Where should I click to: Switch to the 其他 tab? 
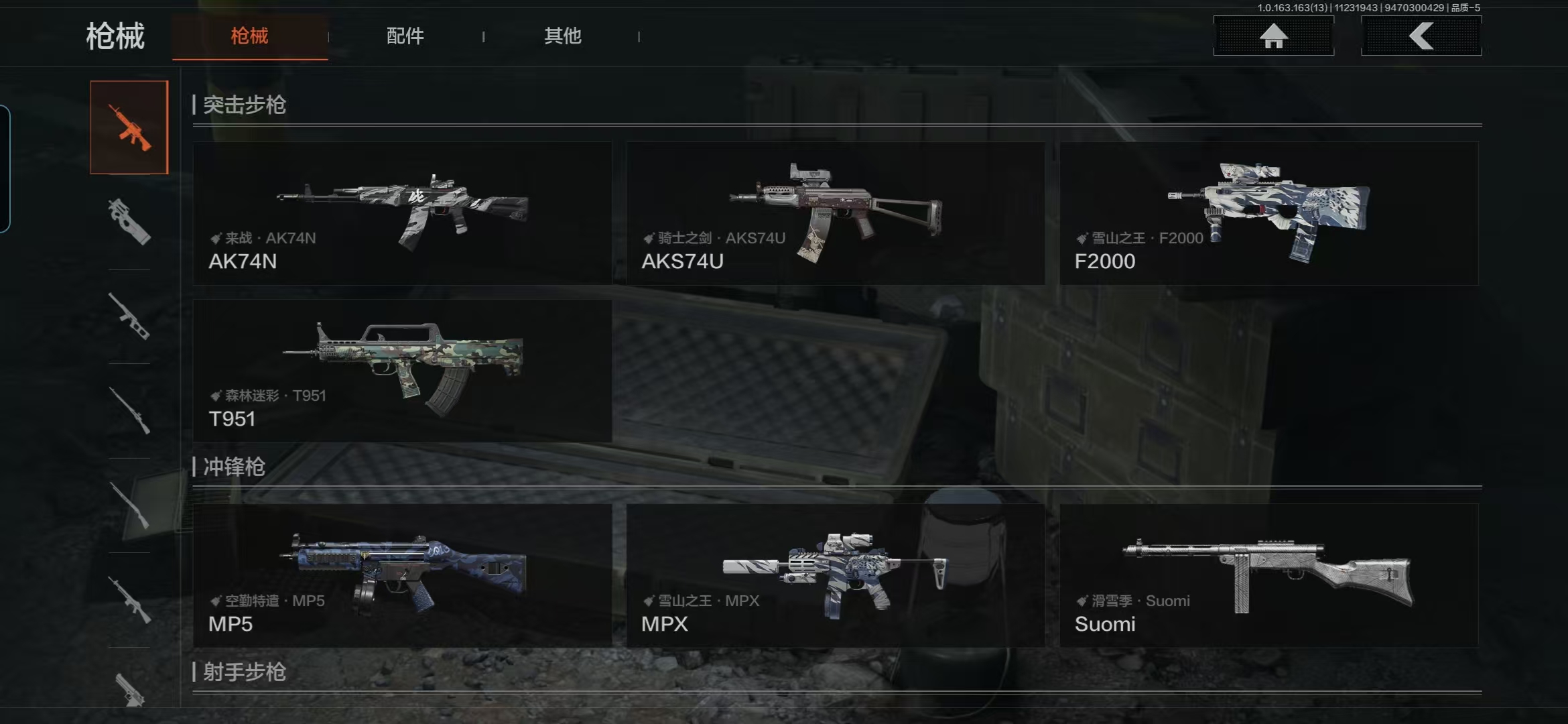562,36
